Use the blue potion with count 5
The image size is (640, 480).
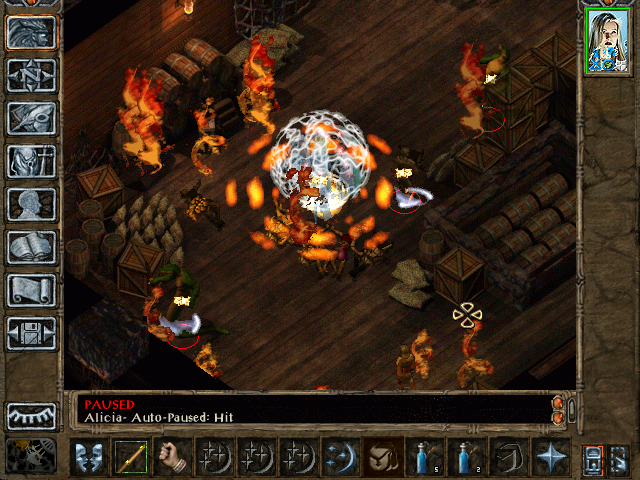(423, 457)
